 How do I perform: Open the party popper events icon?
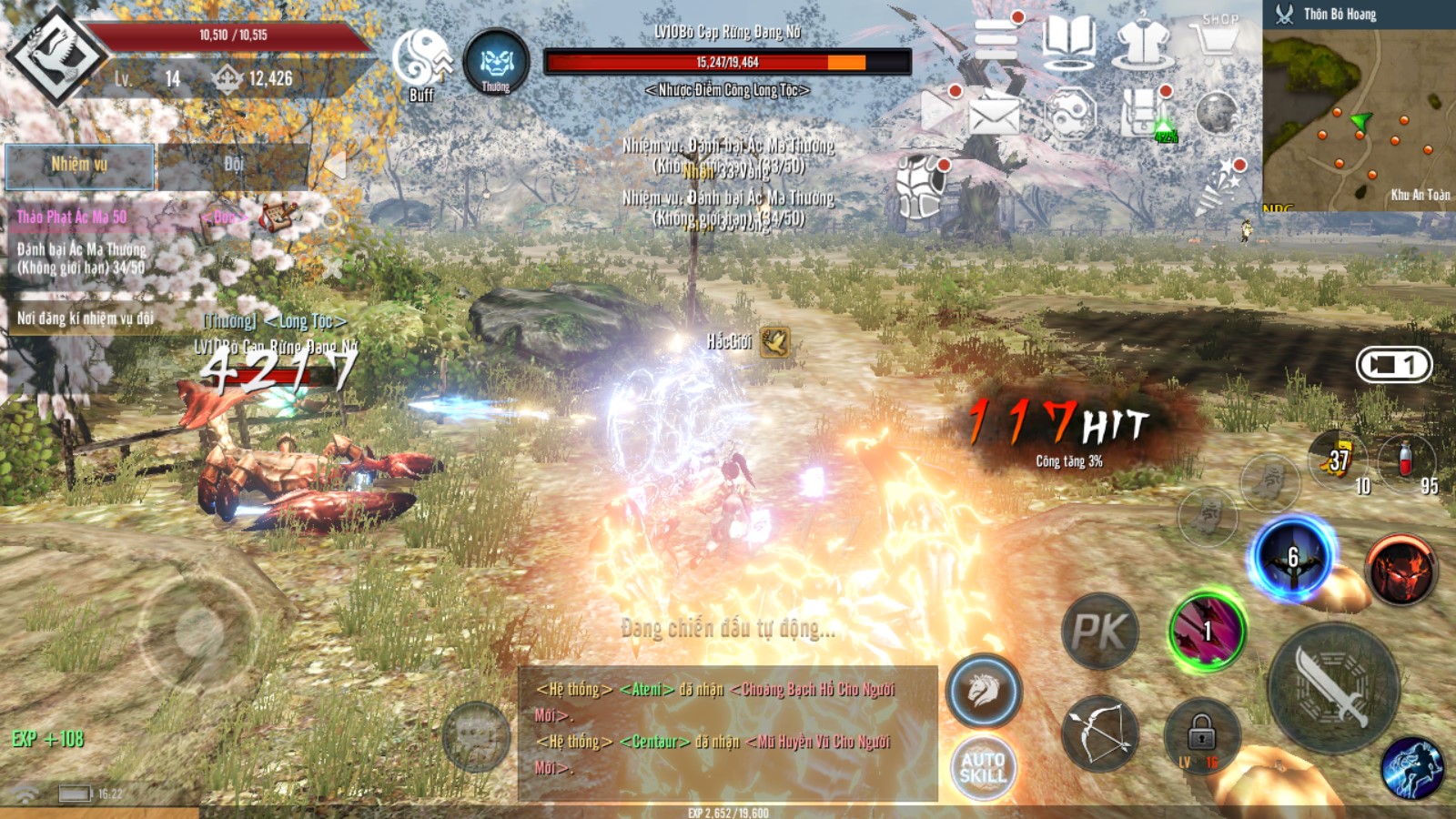[x=1218, y=185]
